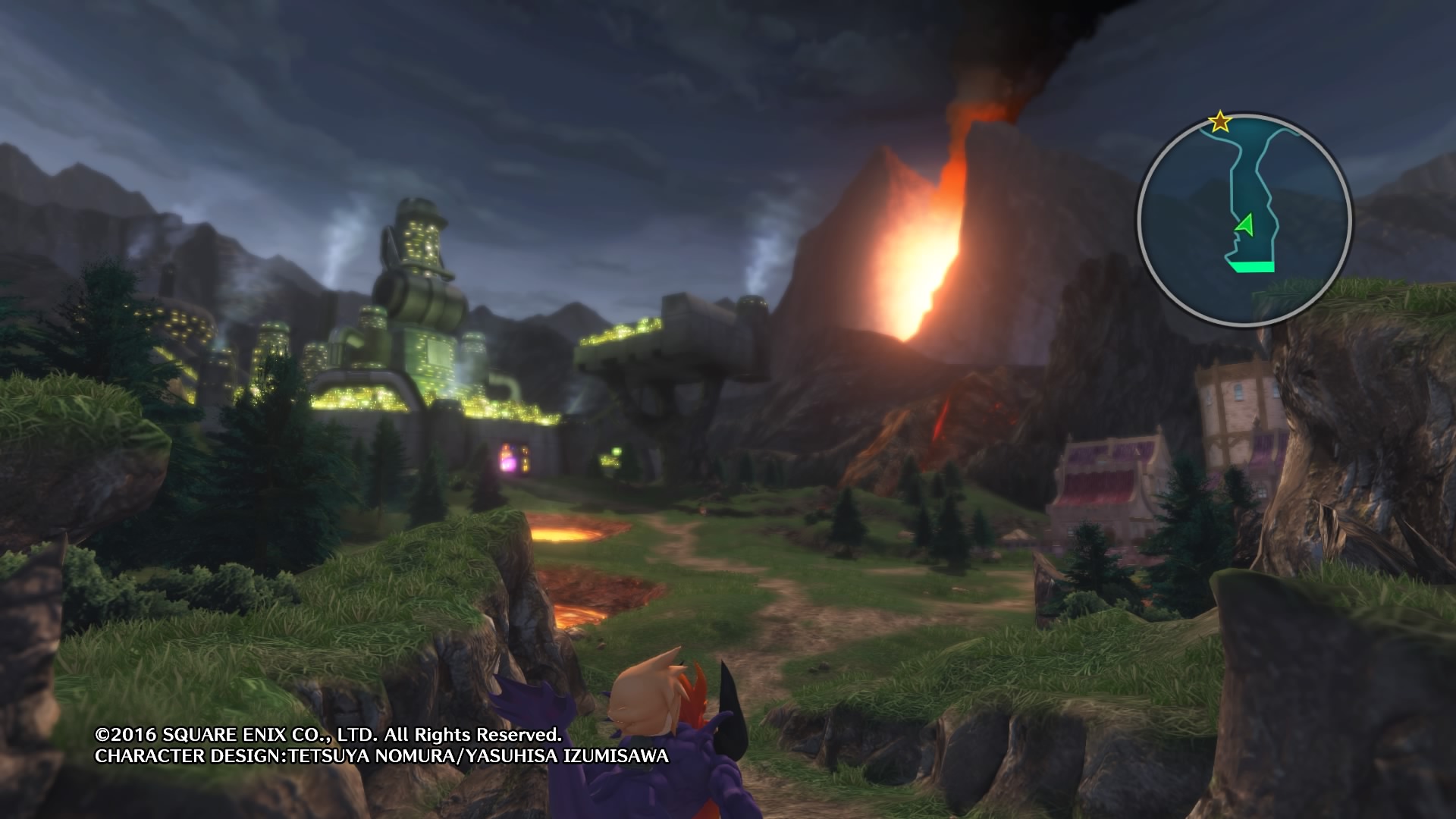Click the circular minimap
The height and width of the screenshot is (819, 1456).
[1244, 220]
